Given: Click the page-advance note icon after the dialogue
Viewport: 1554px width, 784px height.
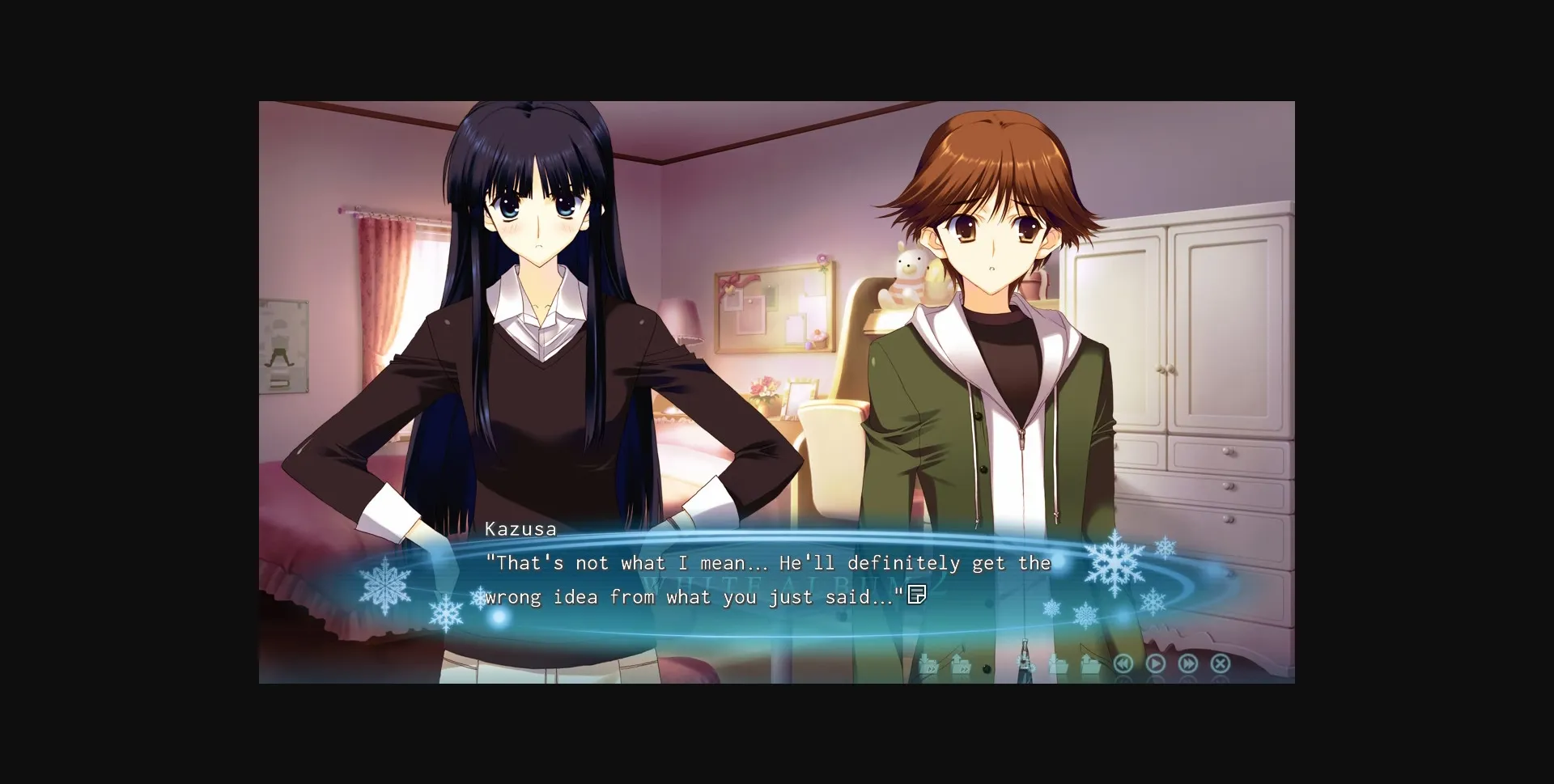Looking at the screenshot, I should 918,596.
